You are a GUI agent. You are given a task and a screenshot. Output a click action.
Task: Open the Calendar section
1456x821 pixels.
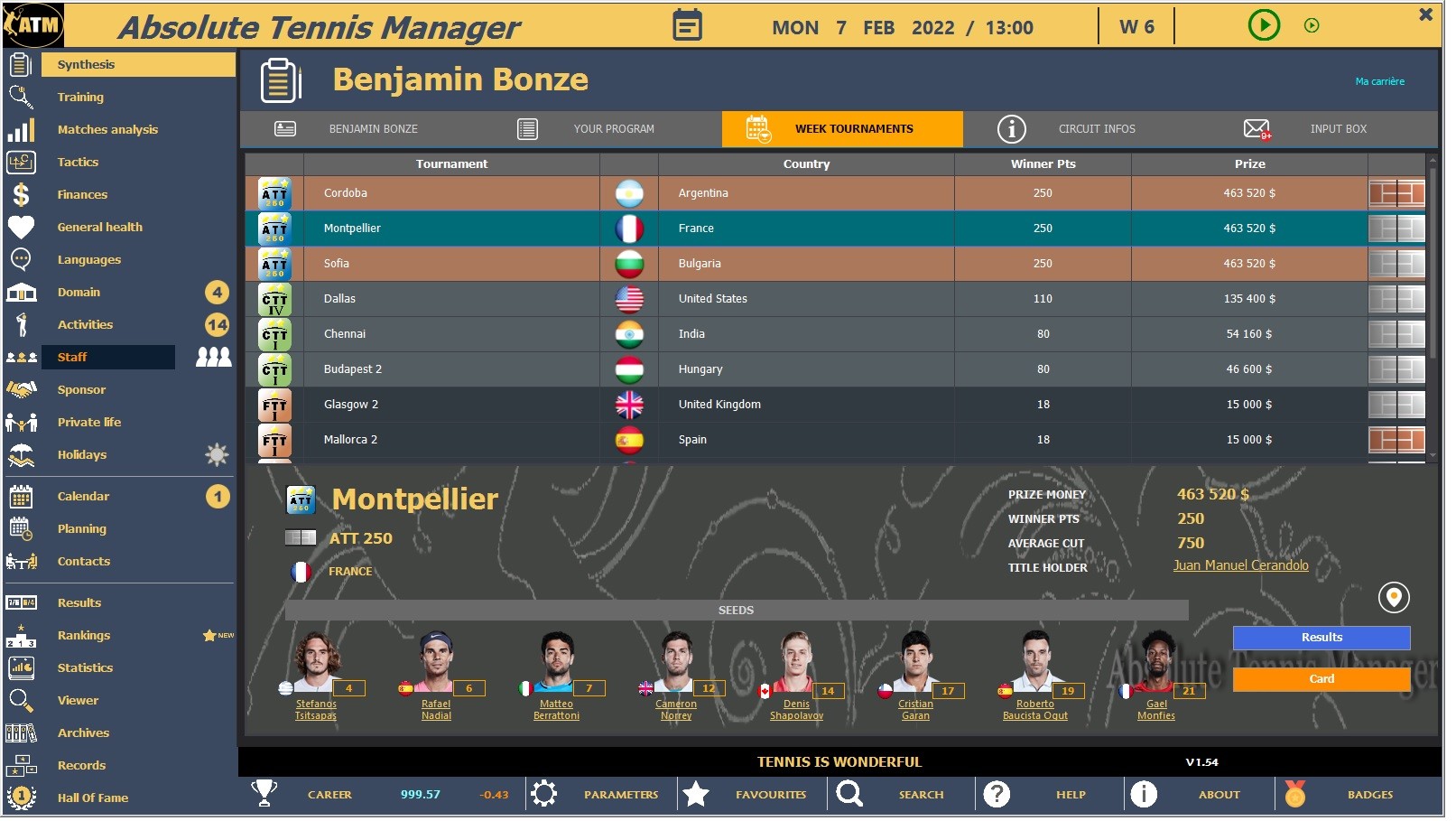click(83, 496)
